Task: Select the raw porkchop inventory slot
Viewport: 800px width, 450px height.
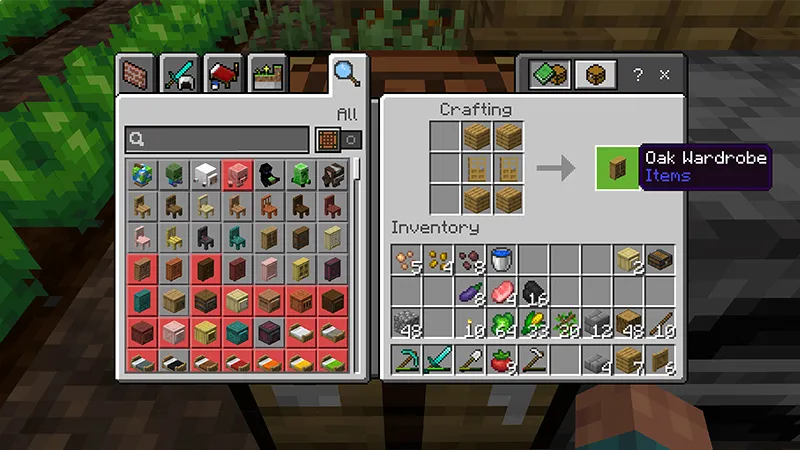Action: (x=501, y=293)
